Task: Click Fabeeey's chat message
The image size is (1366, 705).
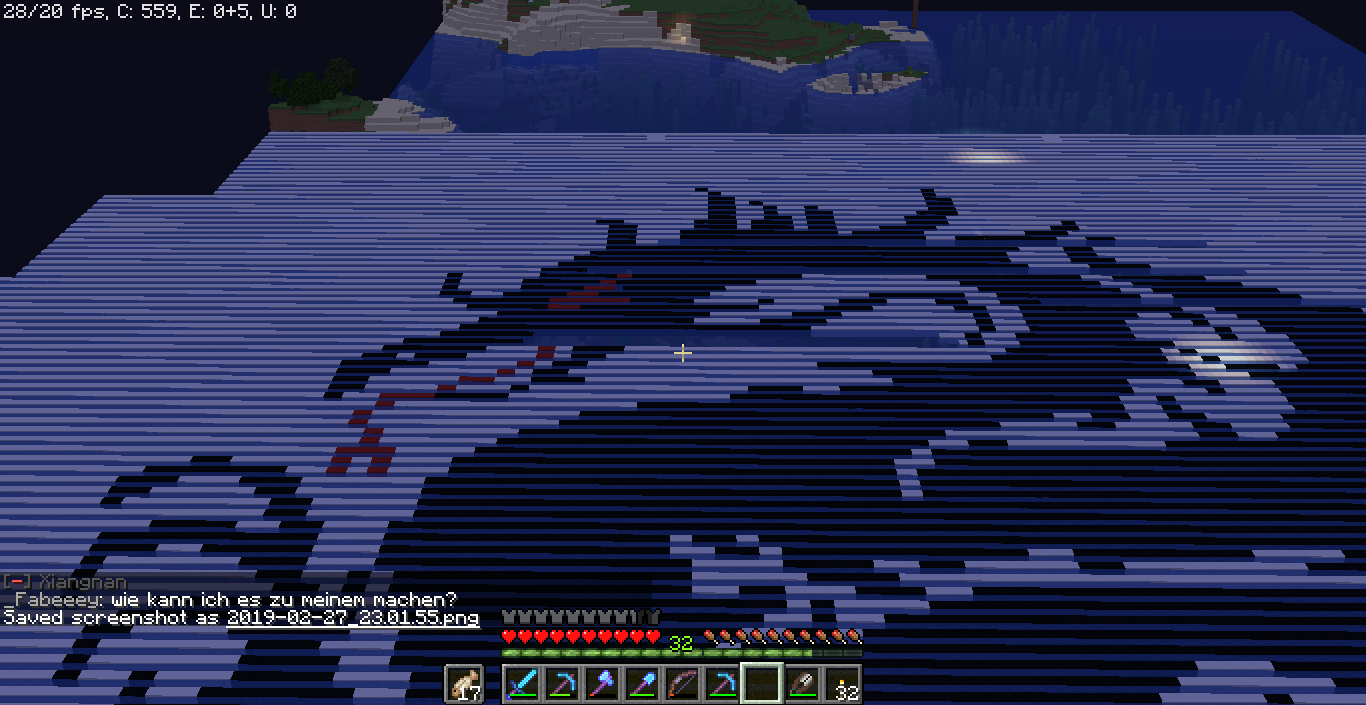Action: [x=236, y=600]
